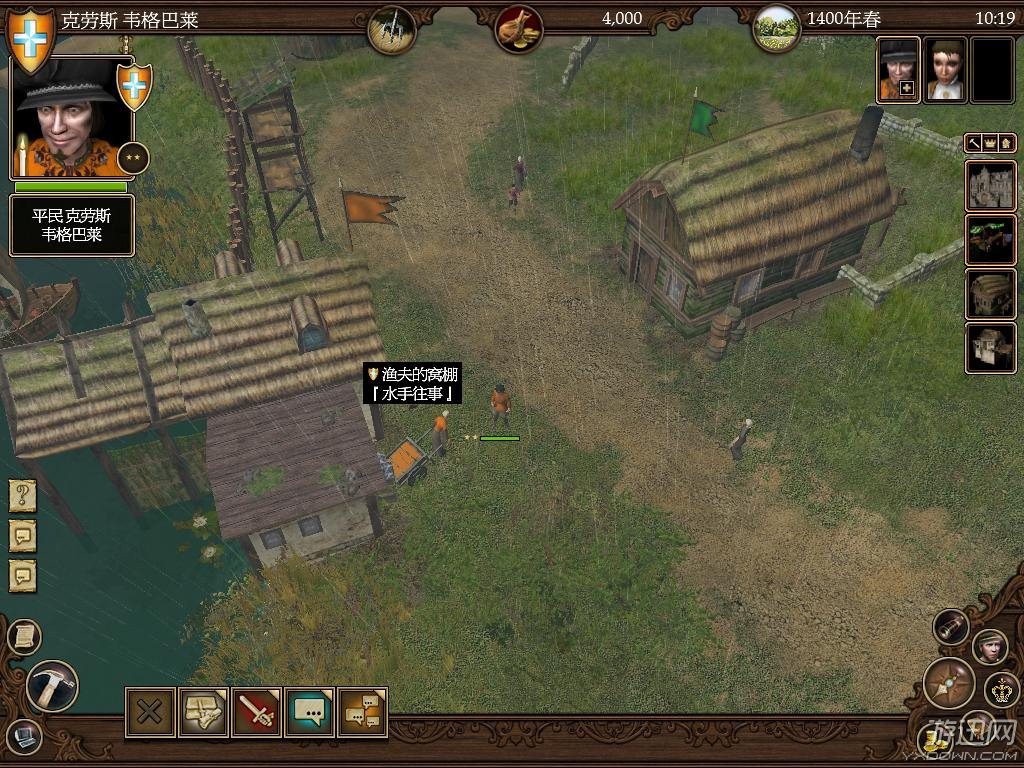Open the parchment scroll log
Image resolution: width=1024 pixels, height=768 pixels.
pos(23,636)
